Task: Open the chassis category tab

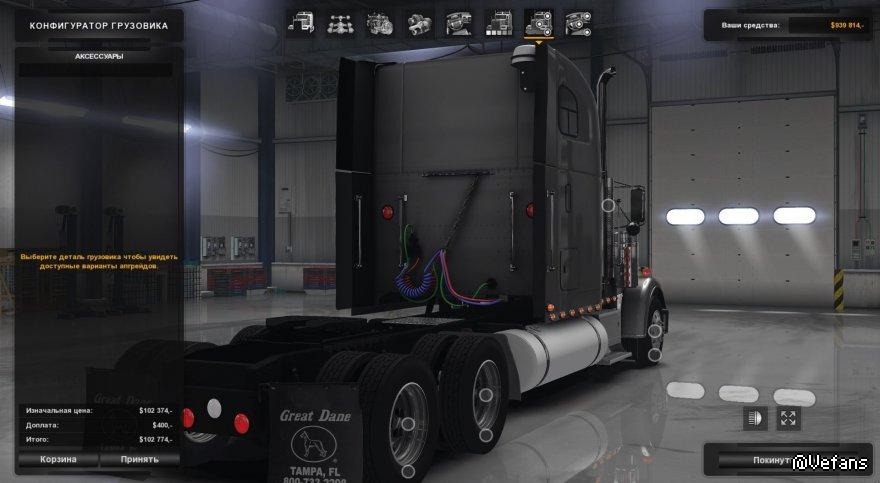Action: (340, 23)
